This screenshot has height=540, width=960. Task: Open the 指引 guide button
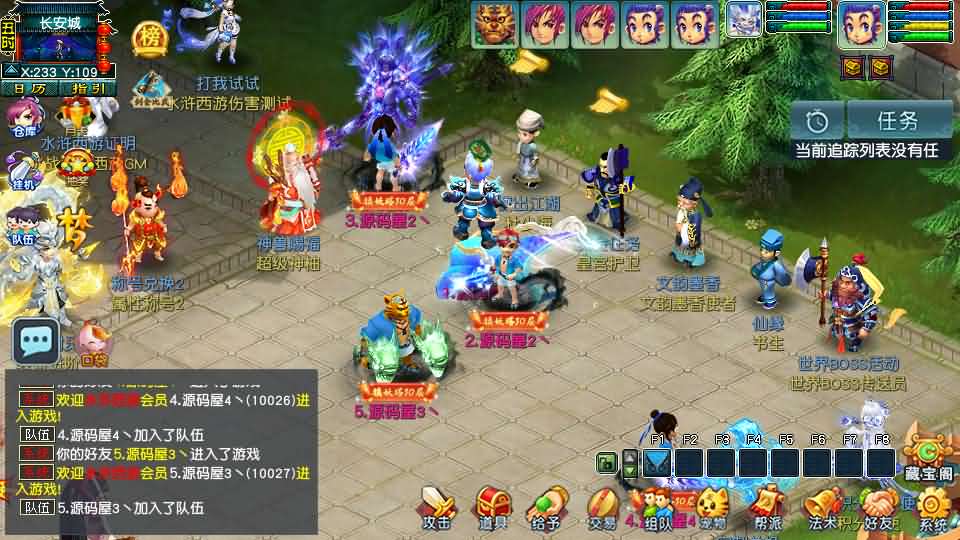click(89, 88)
